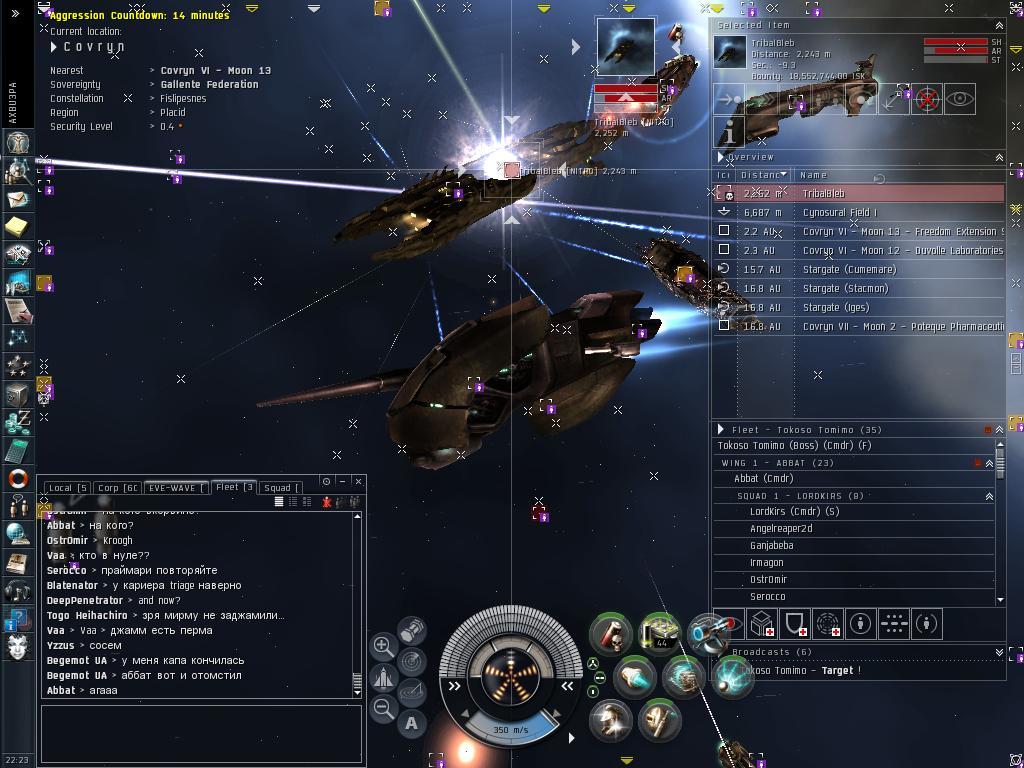Switch to the EVE-WAVE chat channel tab

[175, 488]
